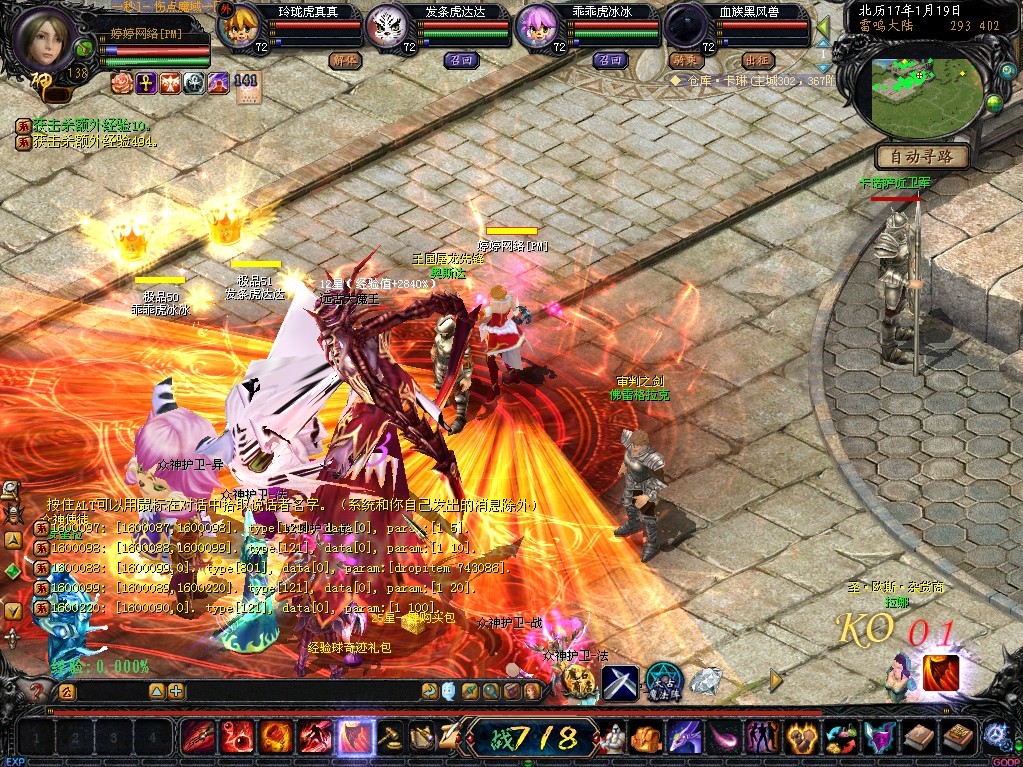This screenshot has height=767, width=1023.
Task: Open the red question mark help button
Action: point(37,691)
